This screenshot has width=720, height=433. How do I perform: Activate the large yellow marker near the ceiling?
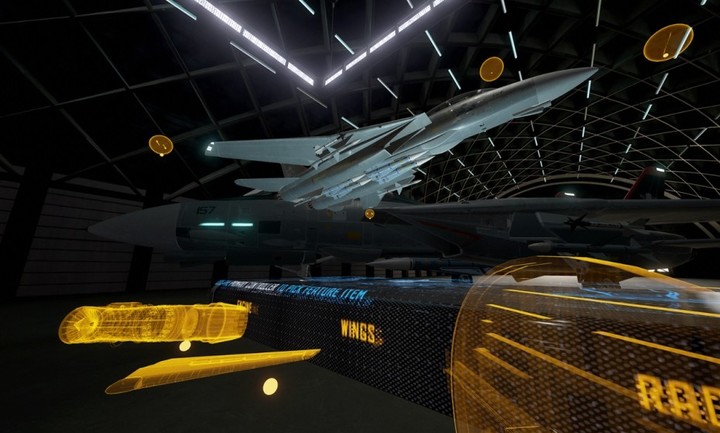(667, 42)
